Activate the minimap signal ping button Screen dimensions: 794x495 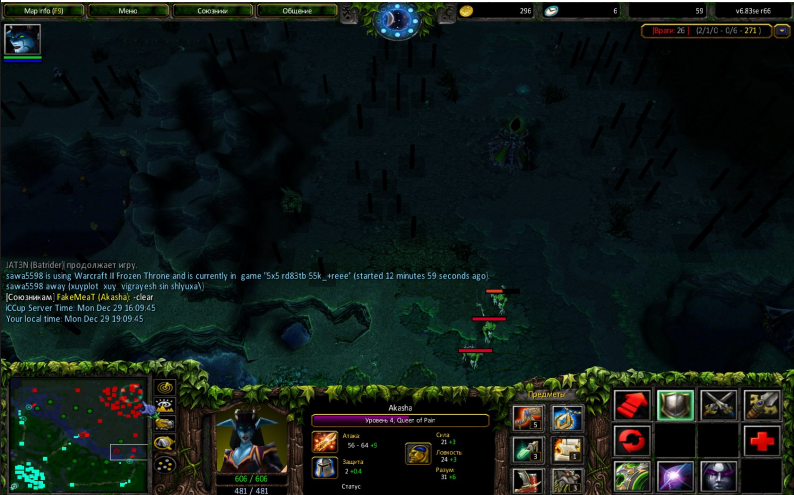click(x=164, y=387)
